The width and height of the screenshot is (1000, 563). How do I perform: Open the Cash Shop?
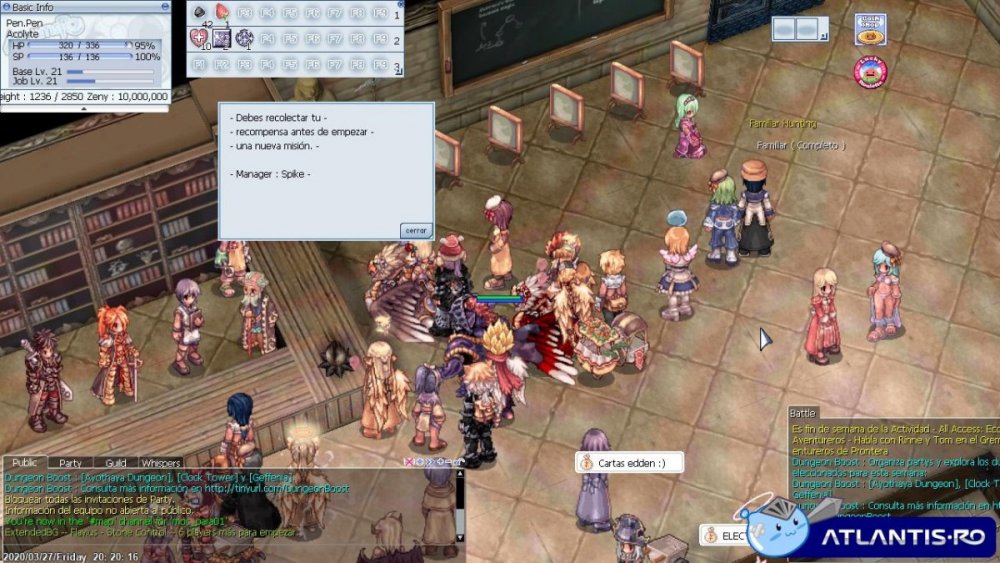point(870,29)
